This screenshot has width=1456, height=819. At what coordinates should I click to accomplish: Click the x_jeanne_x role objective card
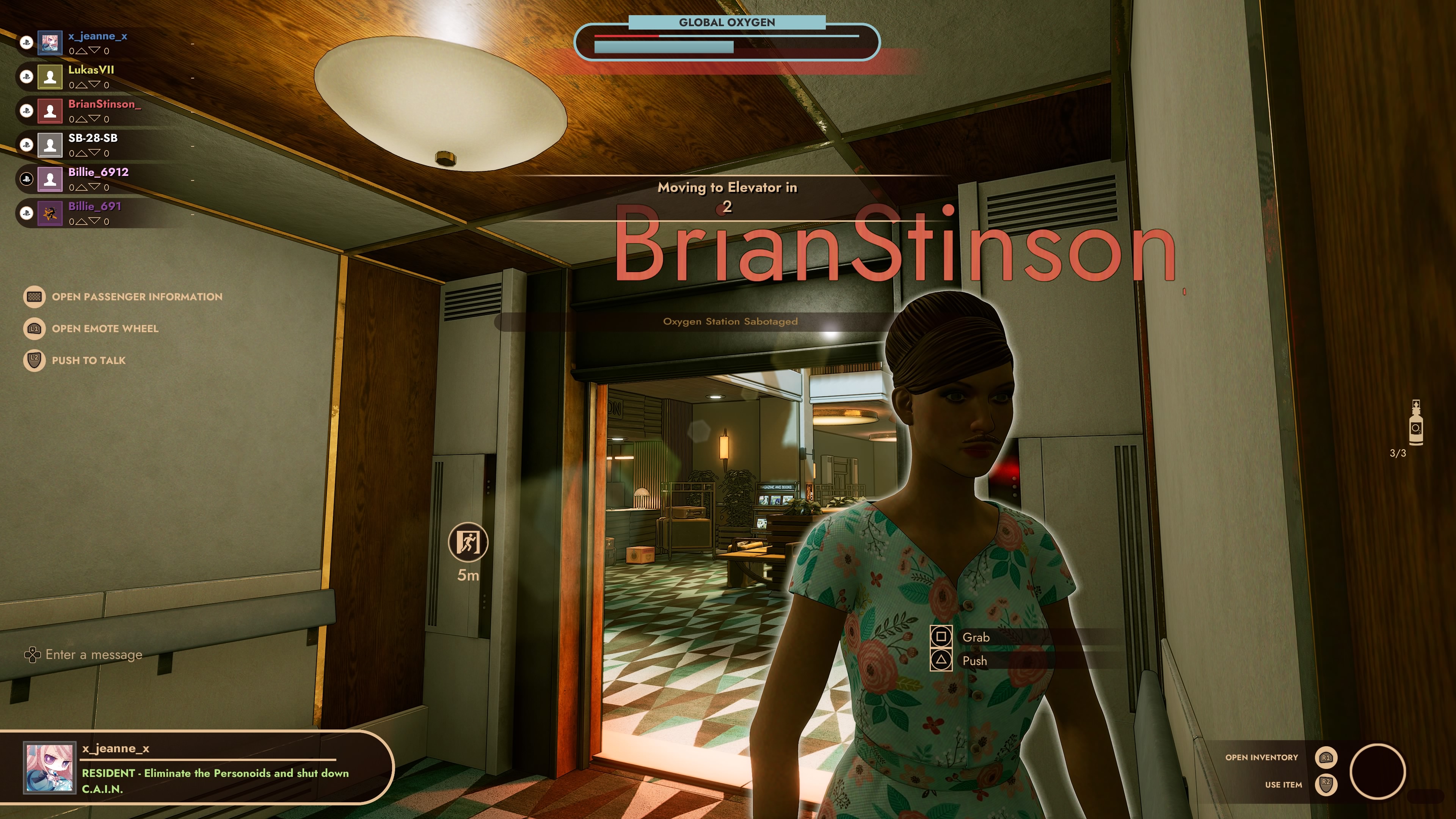(198, 767)
